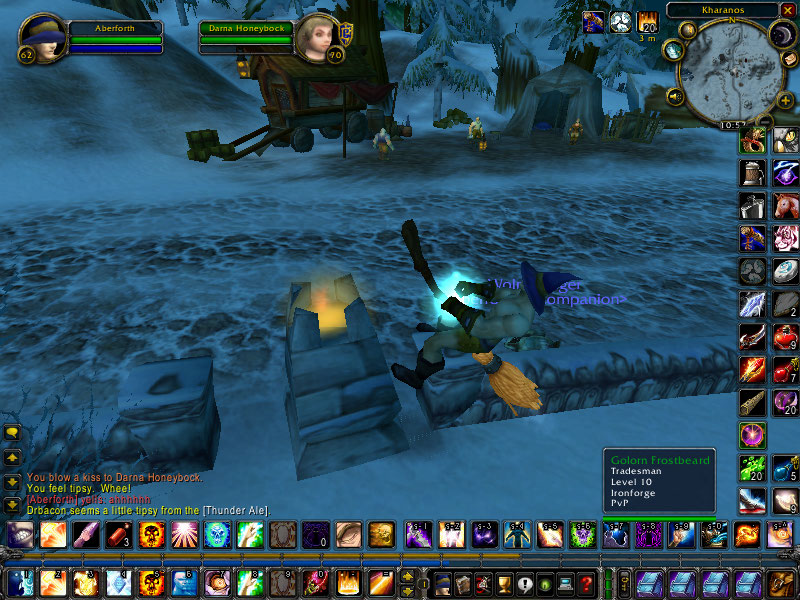Open the golden chalice micro menu button
Image resolution: width=800 pixels, height=600 pixels.
pyautogui.click(x=505, y=582)
